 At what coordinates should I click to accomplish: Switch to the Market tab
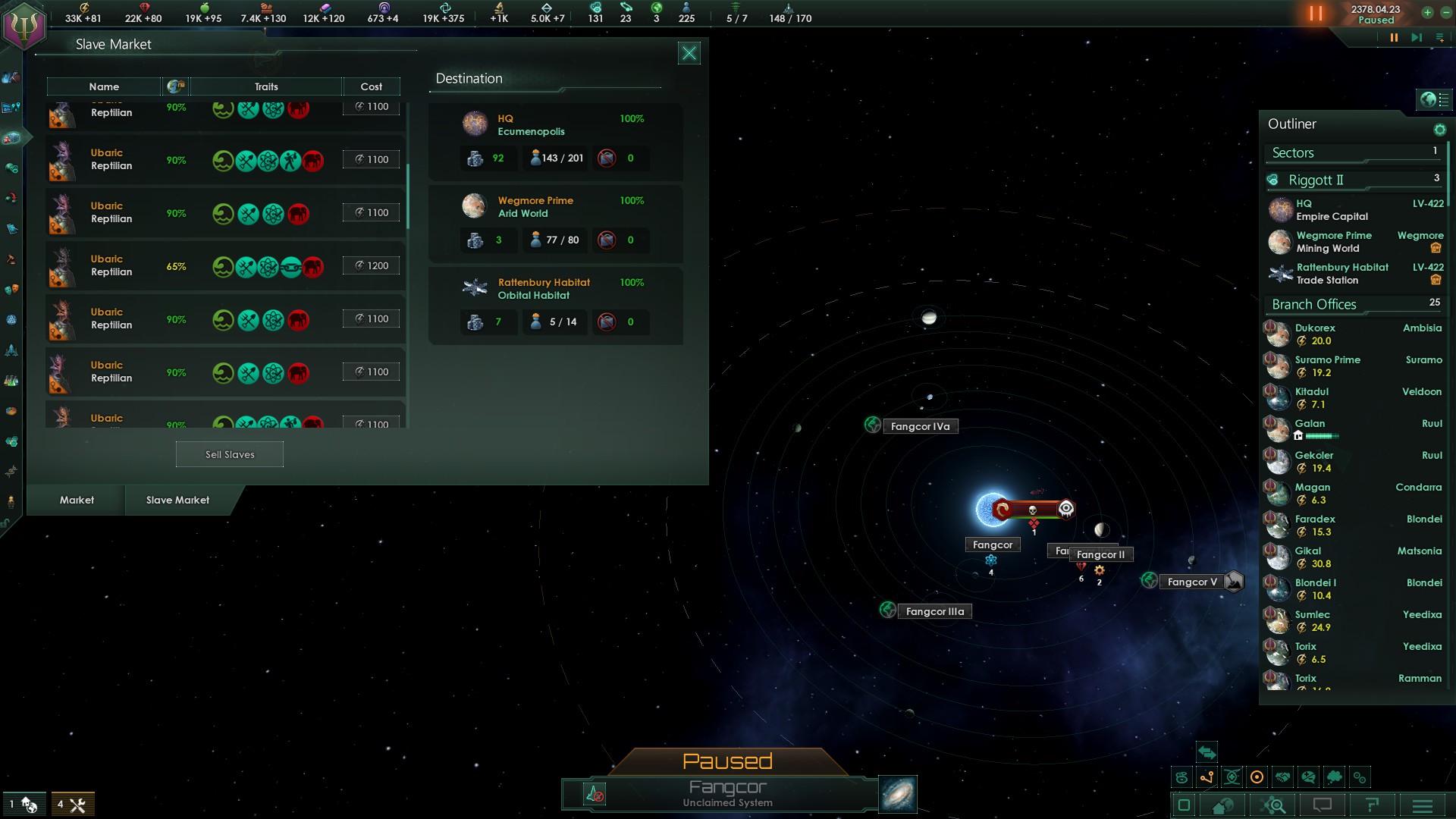(x=76, y=500)
